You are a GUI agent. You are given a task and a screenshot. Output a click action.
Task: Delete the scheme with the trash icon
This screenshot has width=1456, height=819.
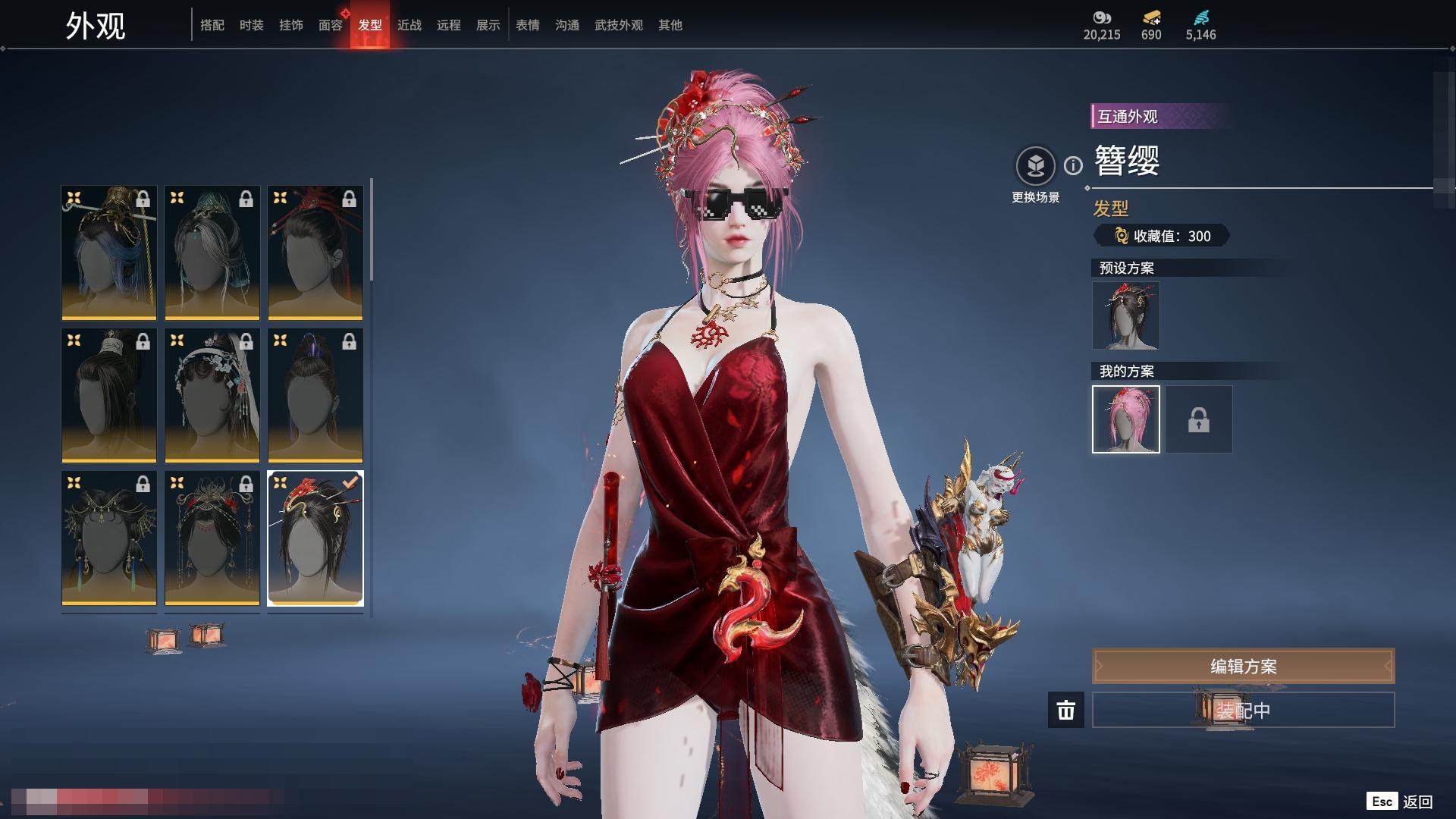coord(1066,711)
